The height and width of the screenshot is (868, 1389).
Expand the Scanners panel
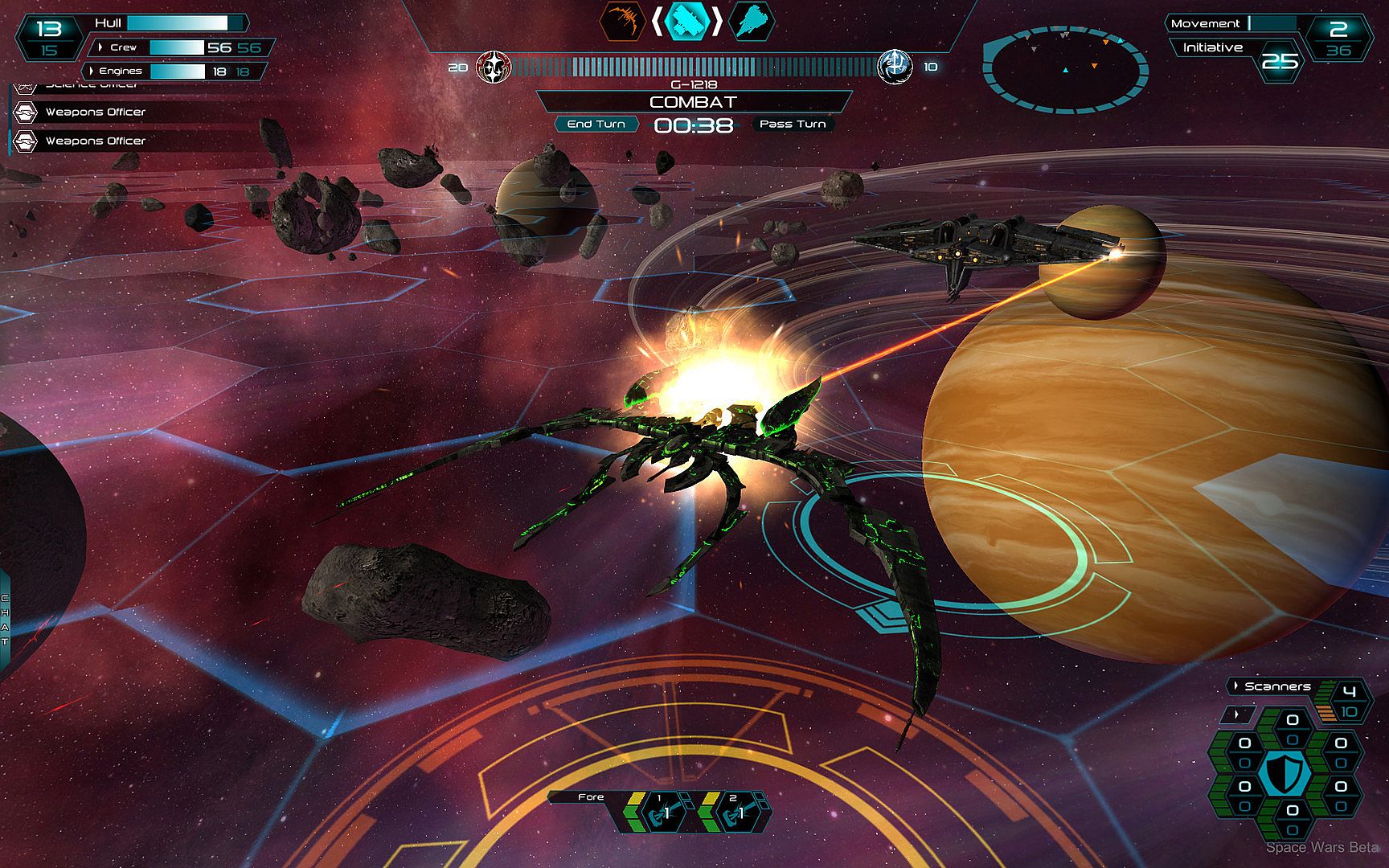pos(1236,686)
